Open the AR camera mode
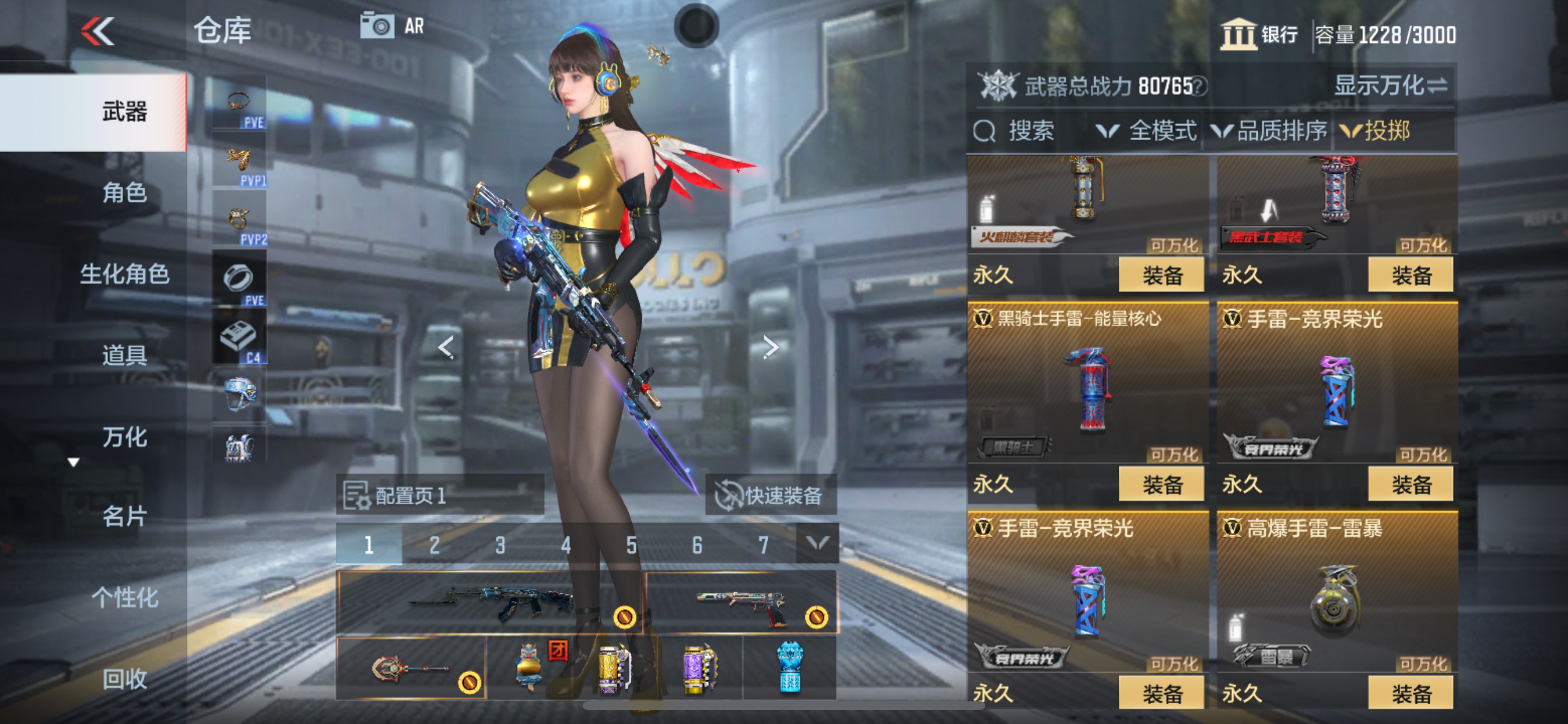Screen dimensions: 1568x724 (392, 26)
